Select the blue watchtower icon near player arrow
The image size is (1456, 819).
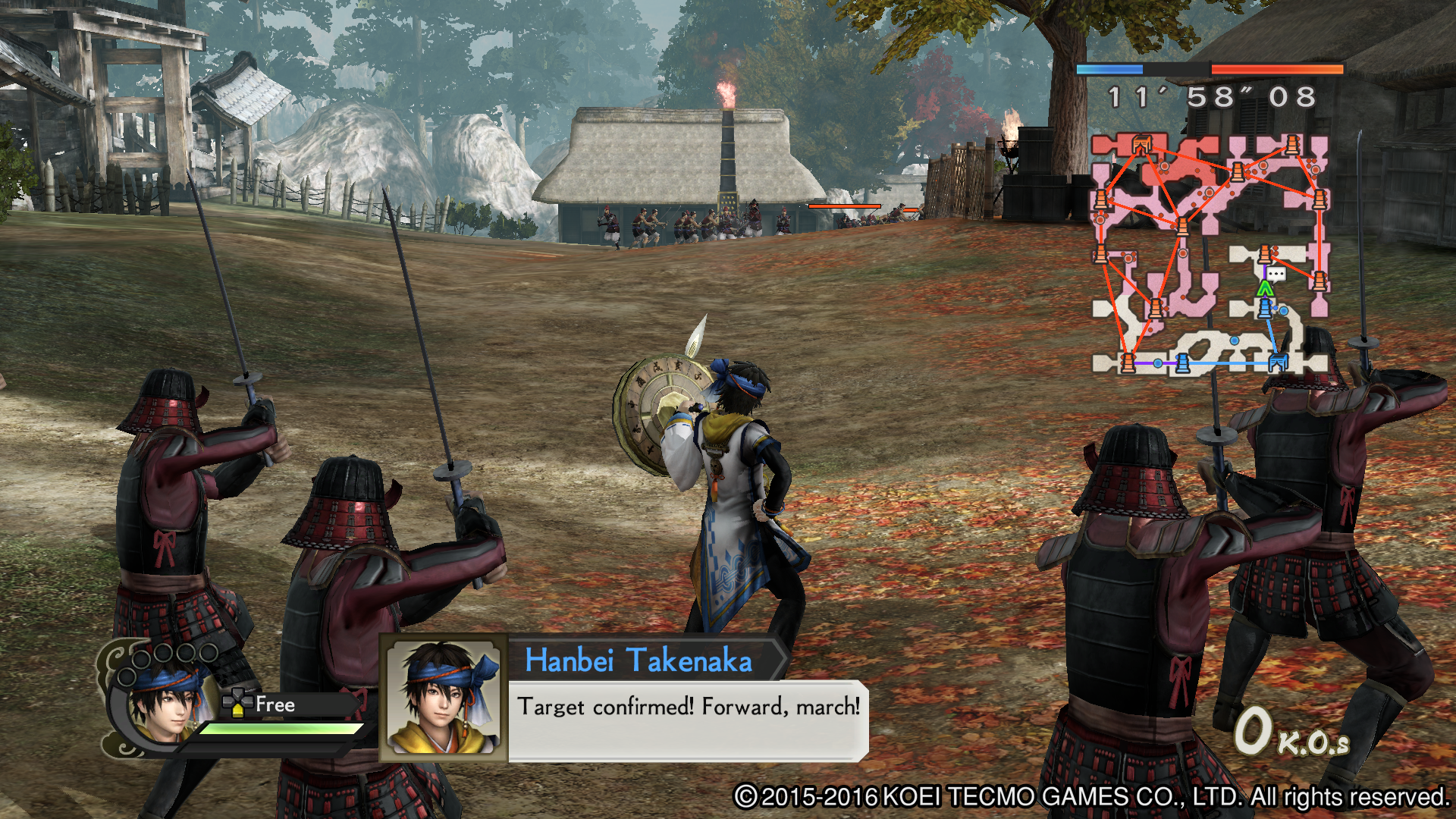click(x=1263, y=309)
